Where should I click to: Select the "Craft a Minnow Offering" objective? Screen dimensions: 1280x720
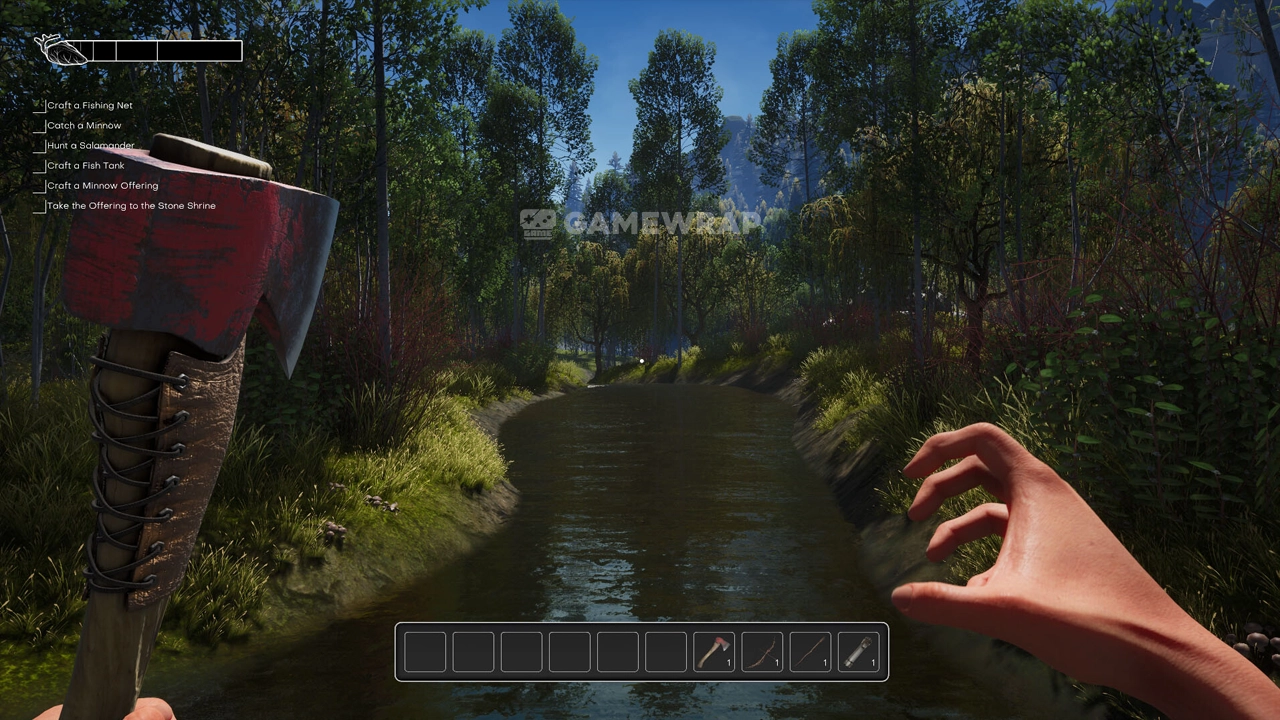pos(102,185)
